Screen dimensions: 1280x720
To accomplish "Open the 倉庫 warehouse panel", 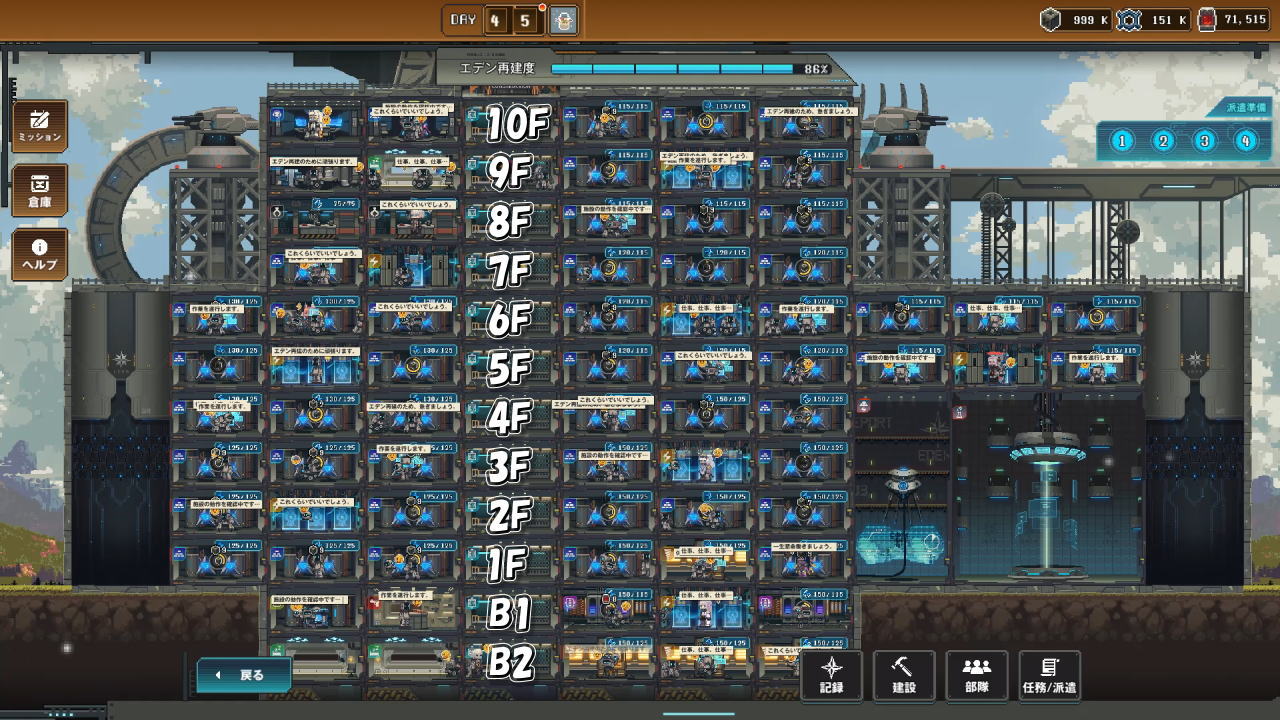I will tap(40, 191).
